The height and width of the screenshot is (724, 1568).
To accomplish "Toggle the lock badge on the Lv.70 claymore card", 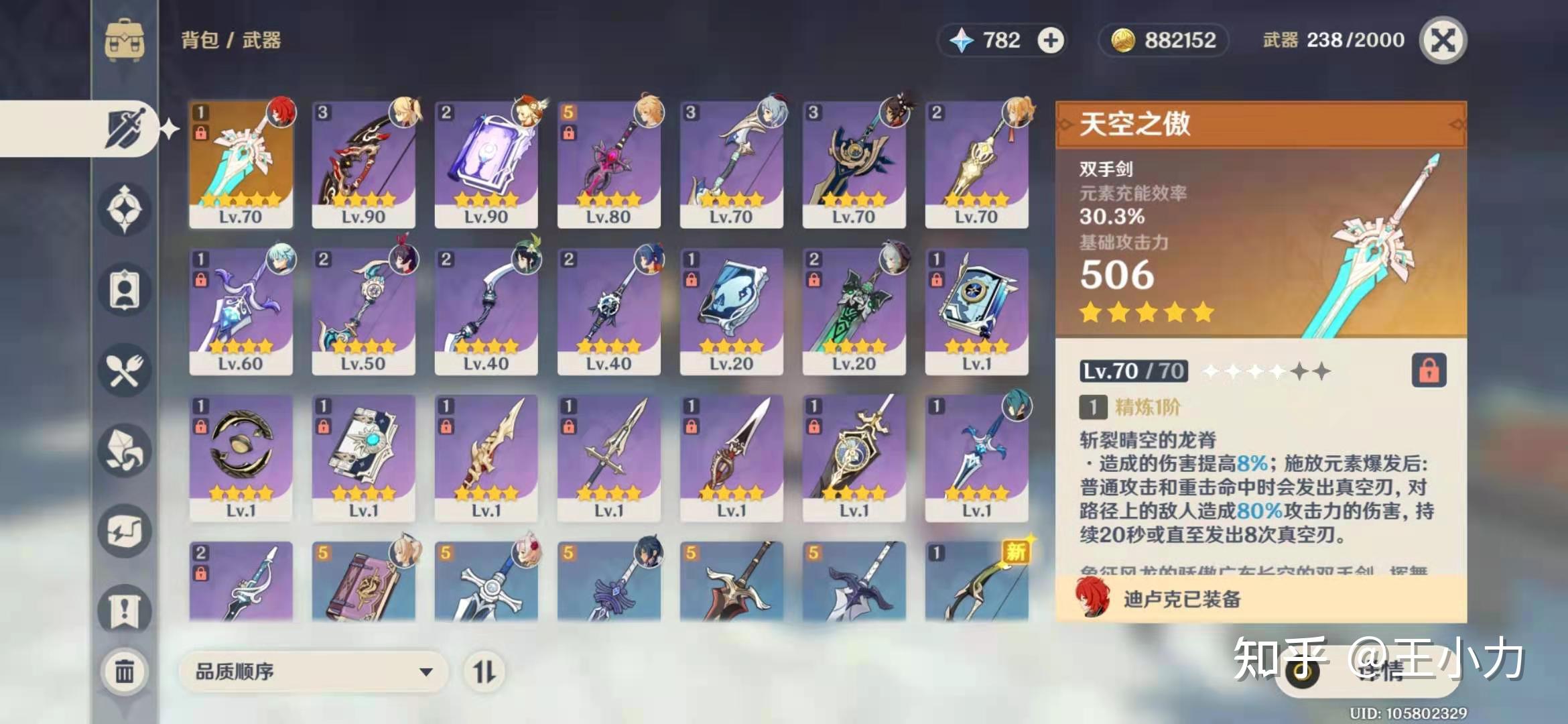I will (x=202, y=134).
